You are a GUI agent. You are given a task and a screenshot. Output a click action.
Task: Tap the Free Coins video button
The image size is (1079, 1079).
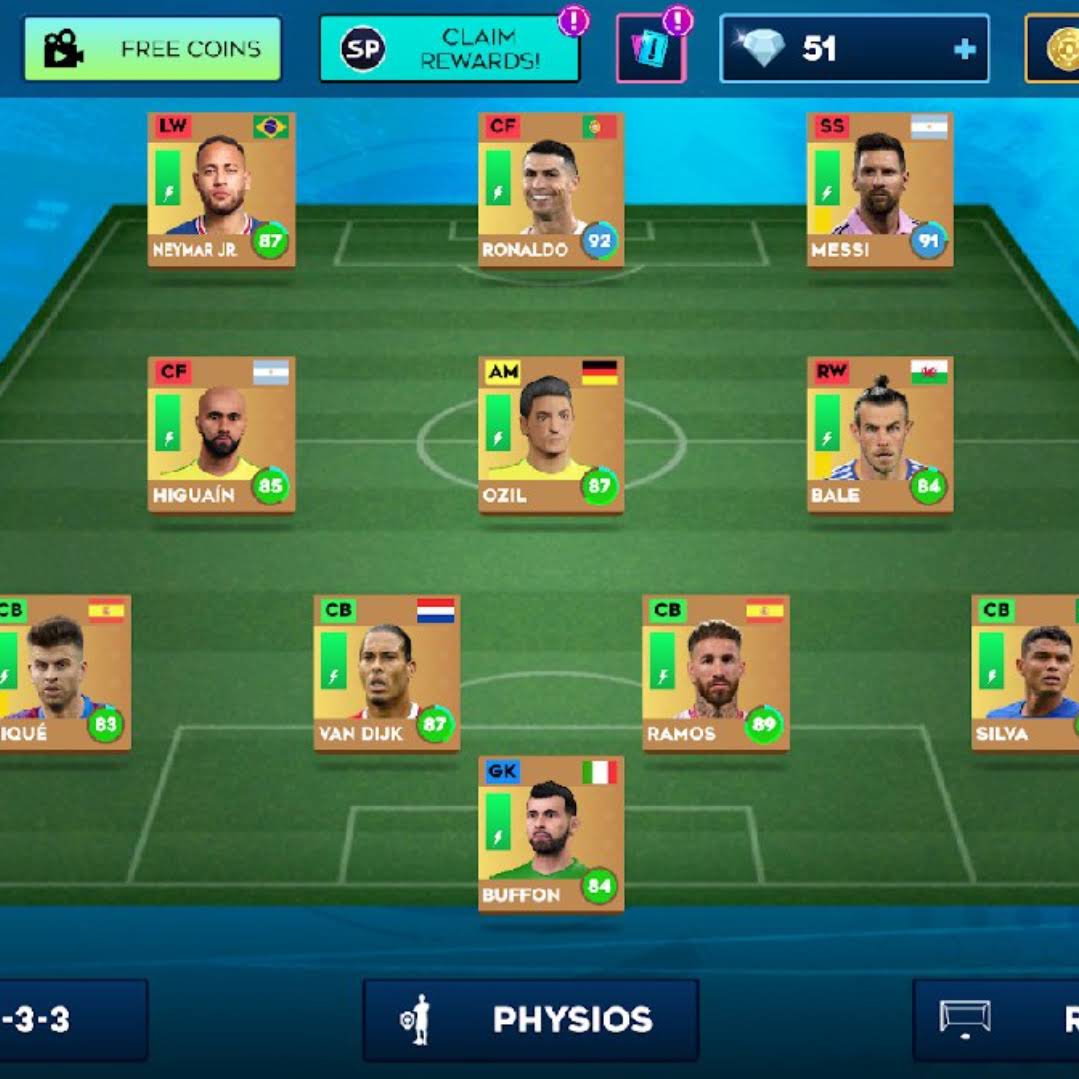(x=152, y=48)
